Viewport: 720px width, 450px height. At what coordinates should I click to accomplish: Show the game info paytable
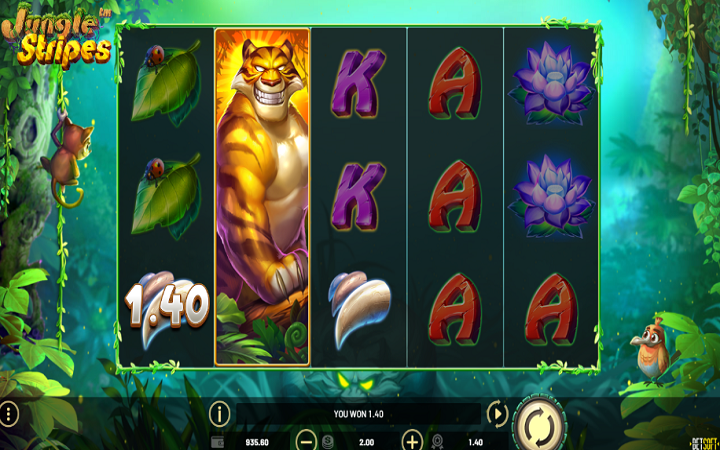(220, 413)
